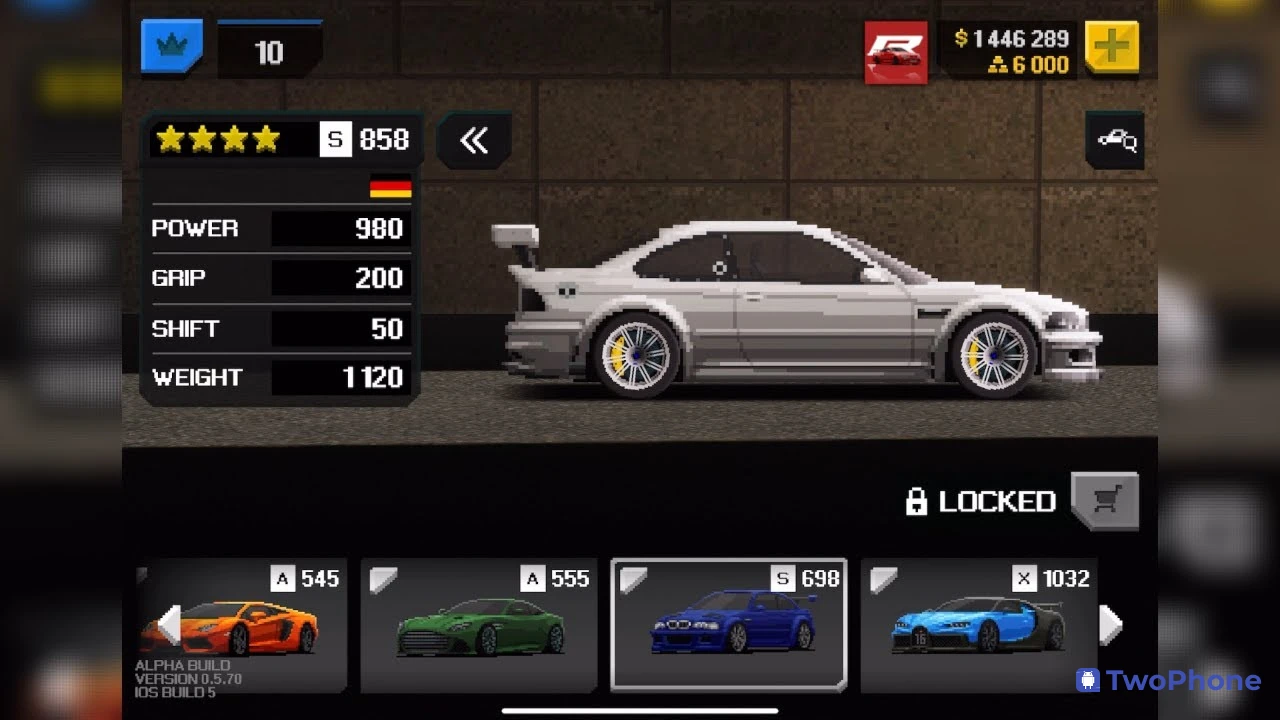Click the red car icon button

[896, 52]
